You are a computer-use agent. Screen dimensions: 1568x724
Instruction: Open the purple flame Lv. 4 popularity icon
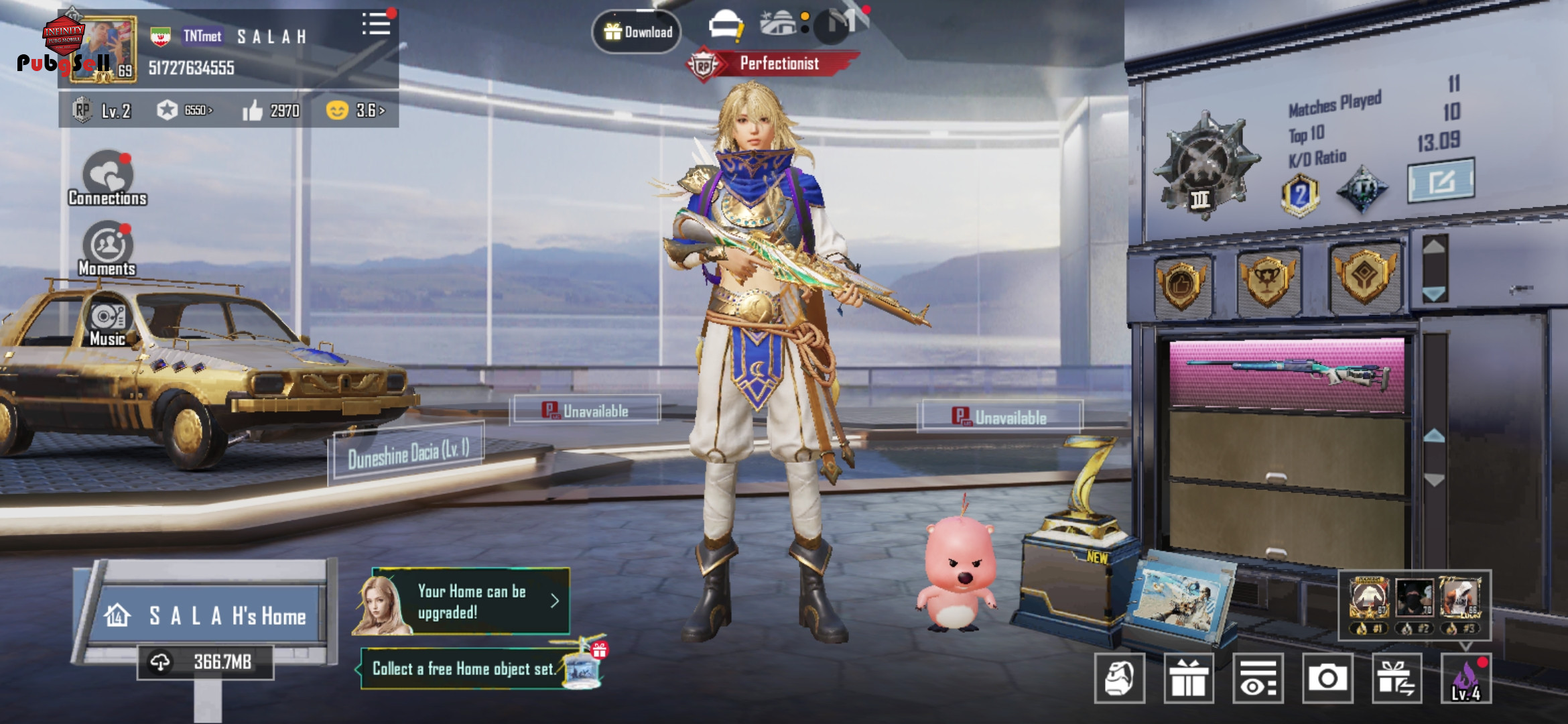coord(1466,678)
